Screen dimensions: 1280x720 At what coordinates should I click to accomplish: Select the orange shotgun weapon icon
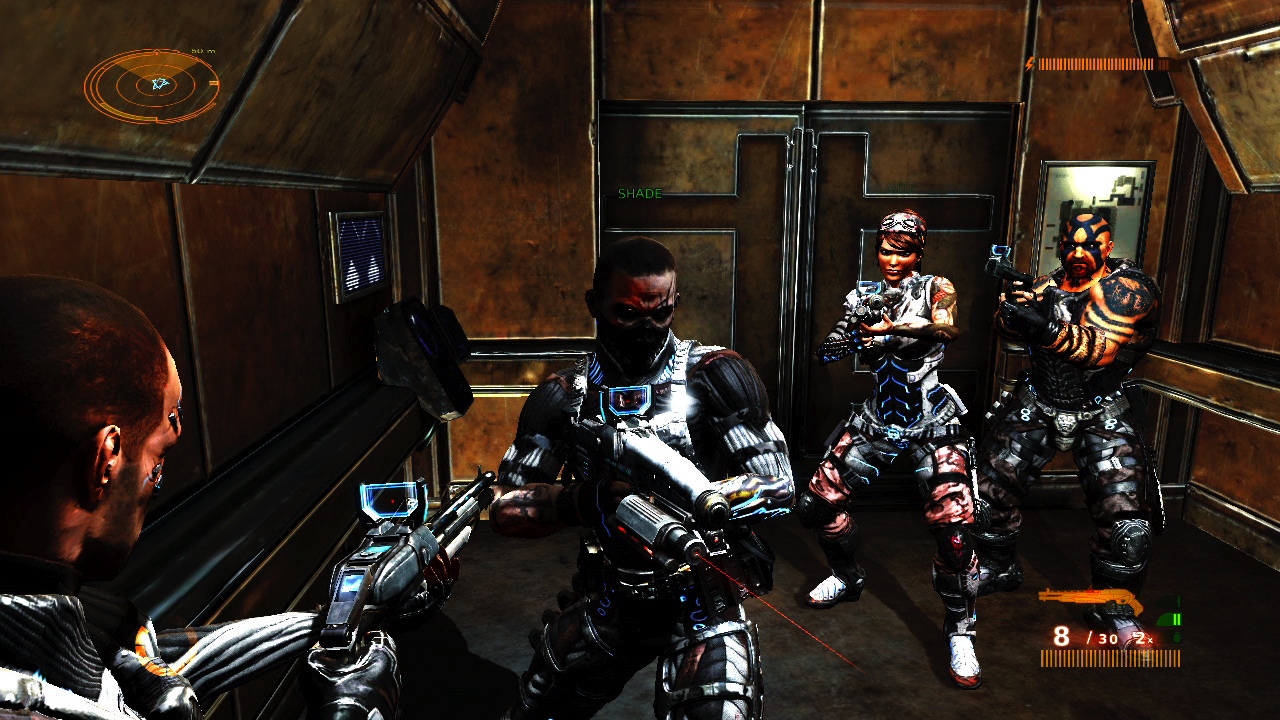coord(1090,597)
